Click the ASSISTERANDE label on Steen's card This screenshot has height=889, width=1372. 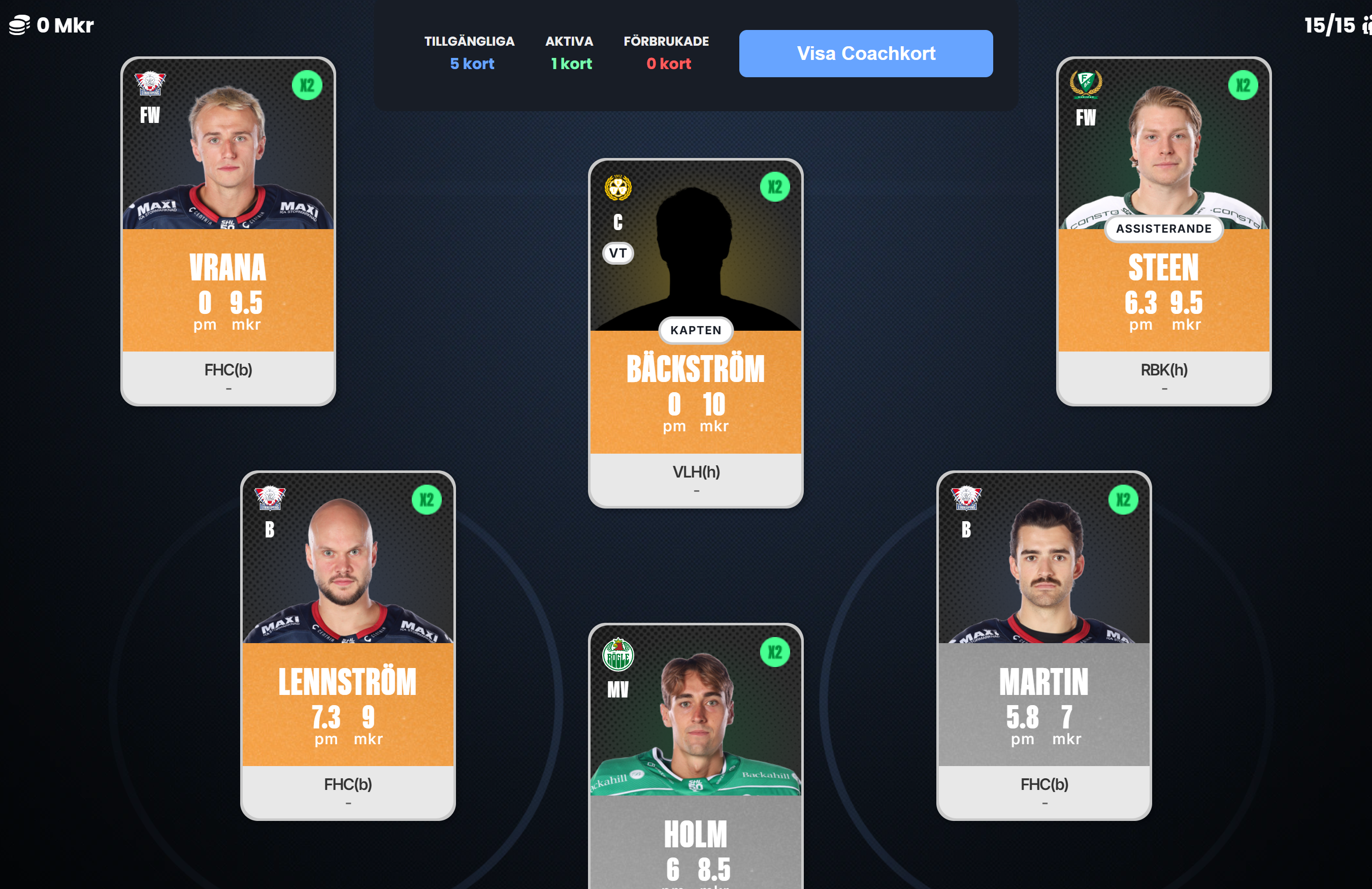(1163, 229)
